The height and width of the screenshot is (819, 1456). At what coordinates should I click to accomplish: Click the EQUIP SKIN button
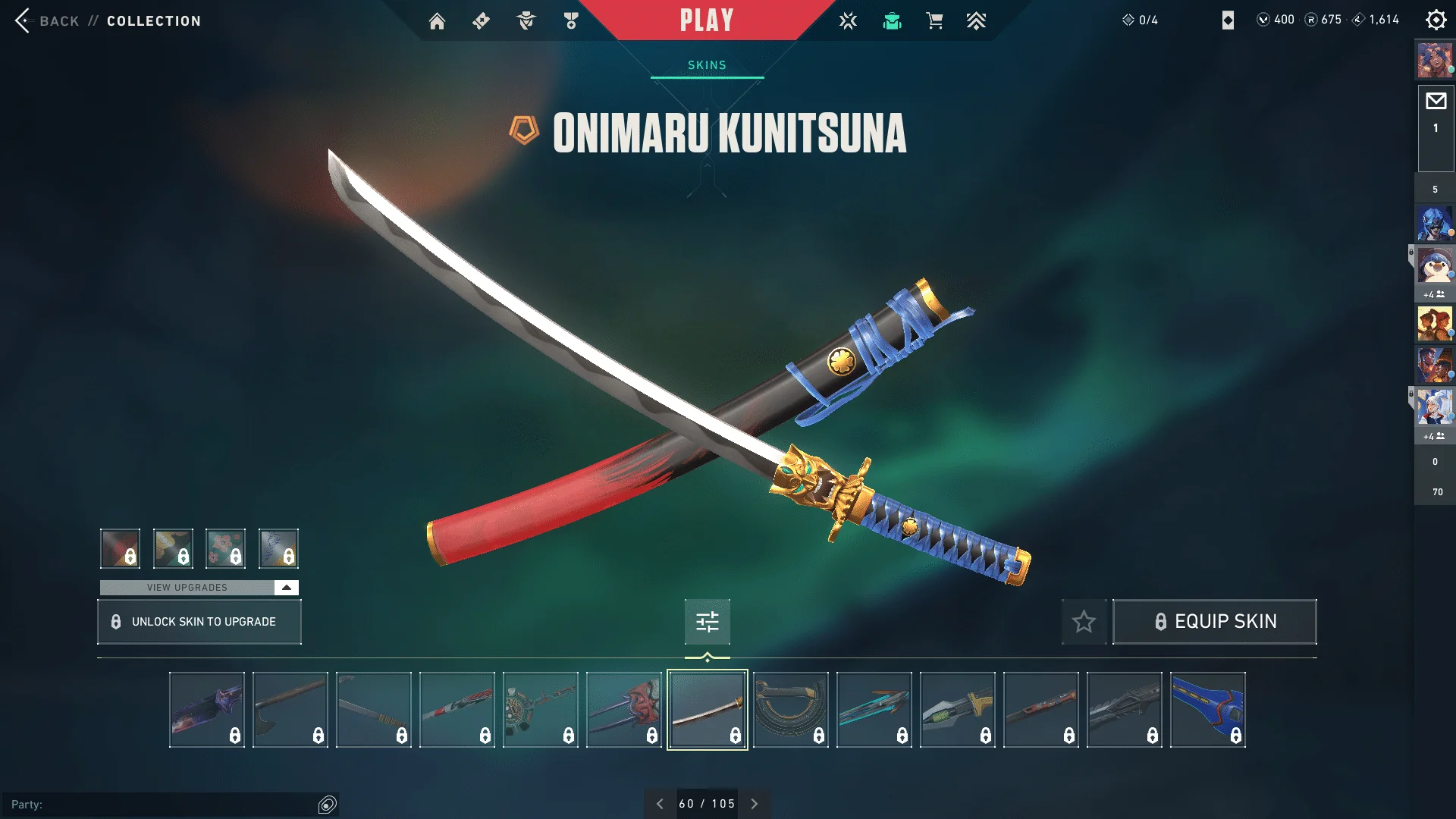point(1214,621)
